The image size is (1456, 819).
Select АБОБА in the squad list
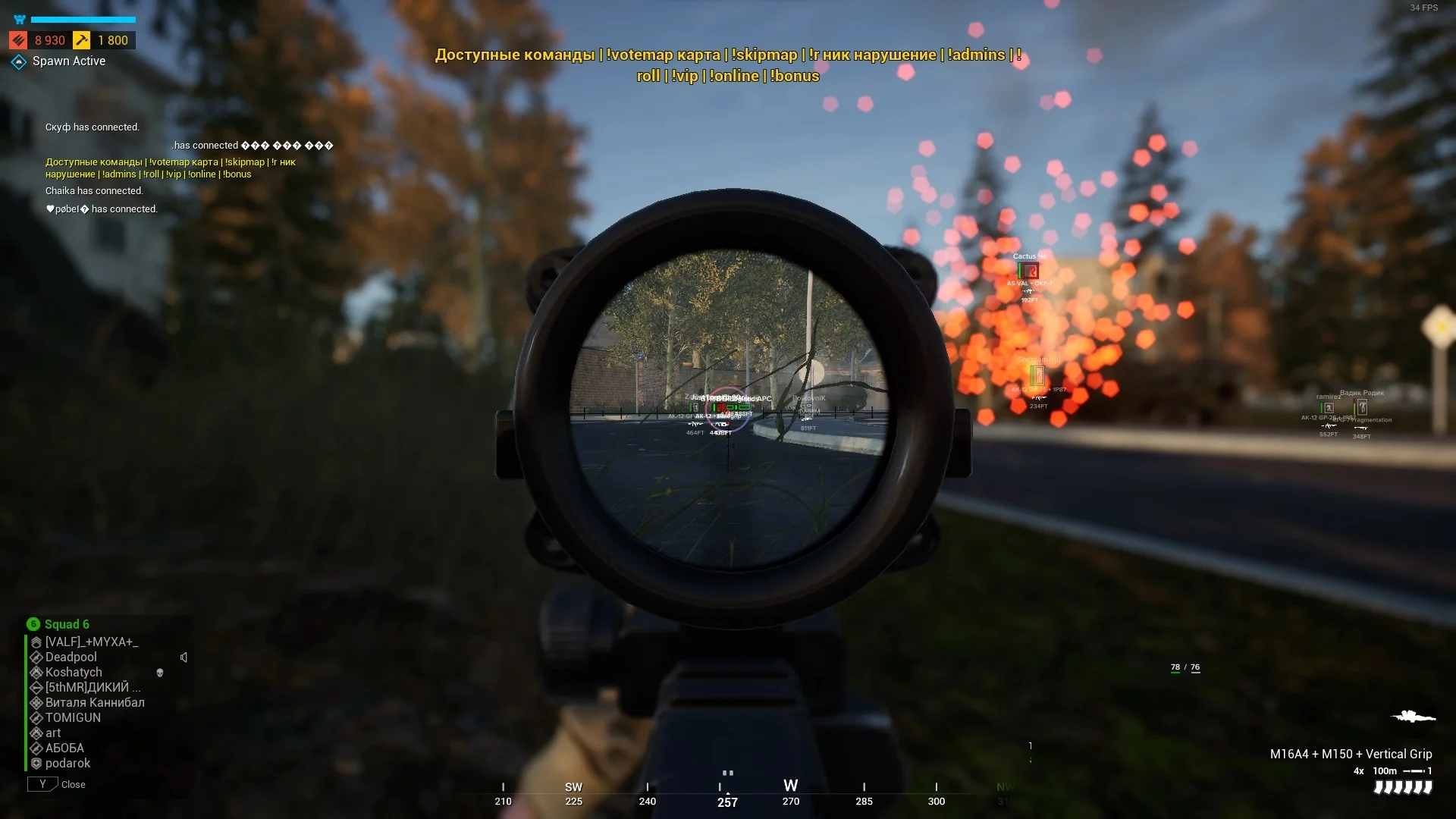(x=64, y=748)
